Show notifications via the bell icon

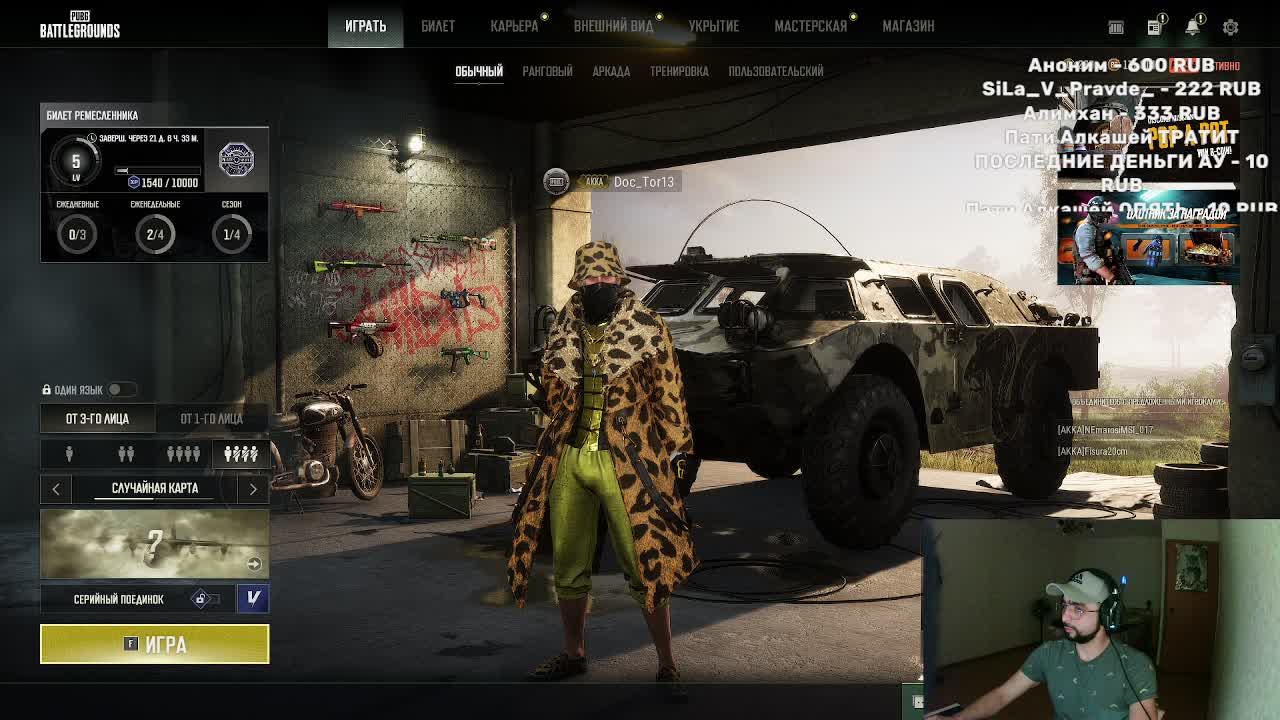1192,27
